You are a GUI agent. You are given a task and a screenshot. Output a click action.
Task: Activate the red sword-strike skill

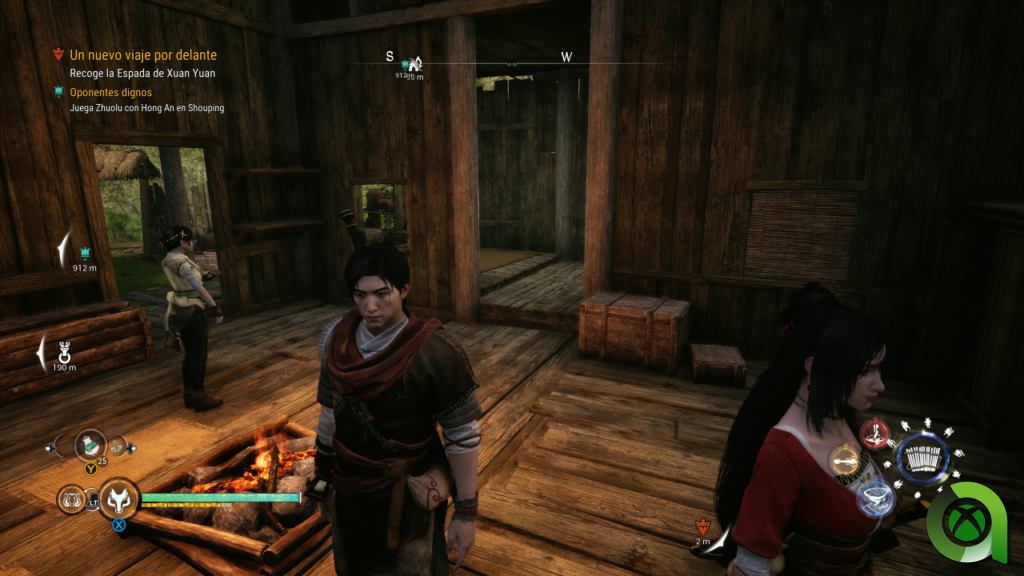(876, 435)
